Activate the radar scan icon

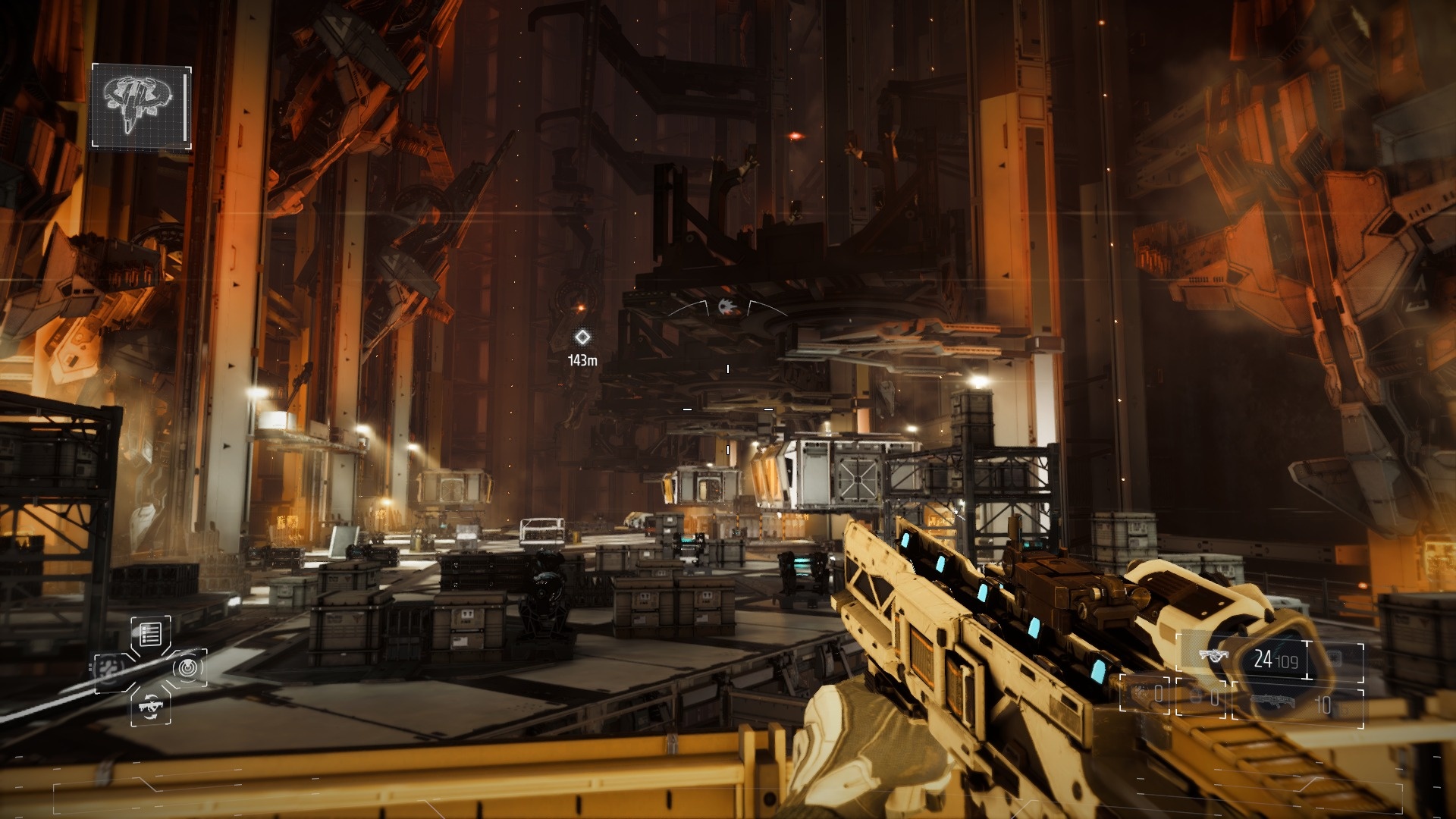tap(187, 668)
